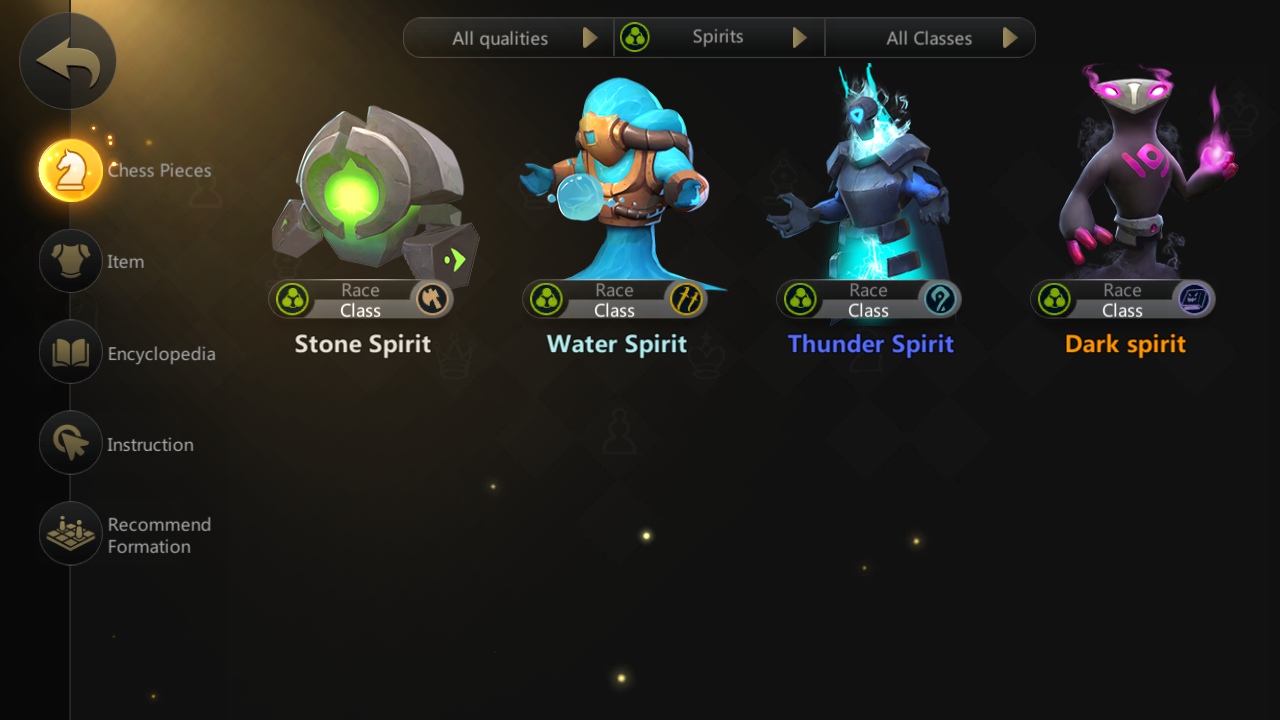This screenshot has width=1280, height=720.
Task: Select the Chess Pieces knight icon
Action: [x=68, y=170]
